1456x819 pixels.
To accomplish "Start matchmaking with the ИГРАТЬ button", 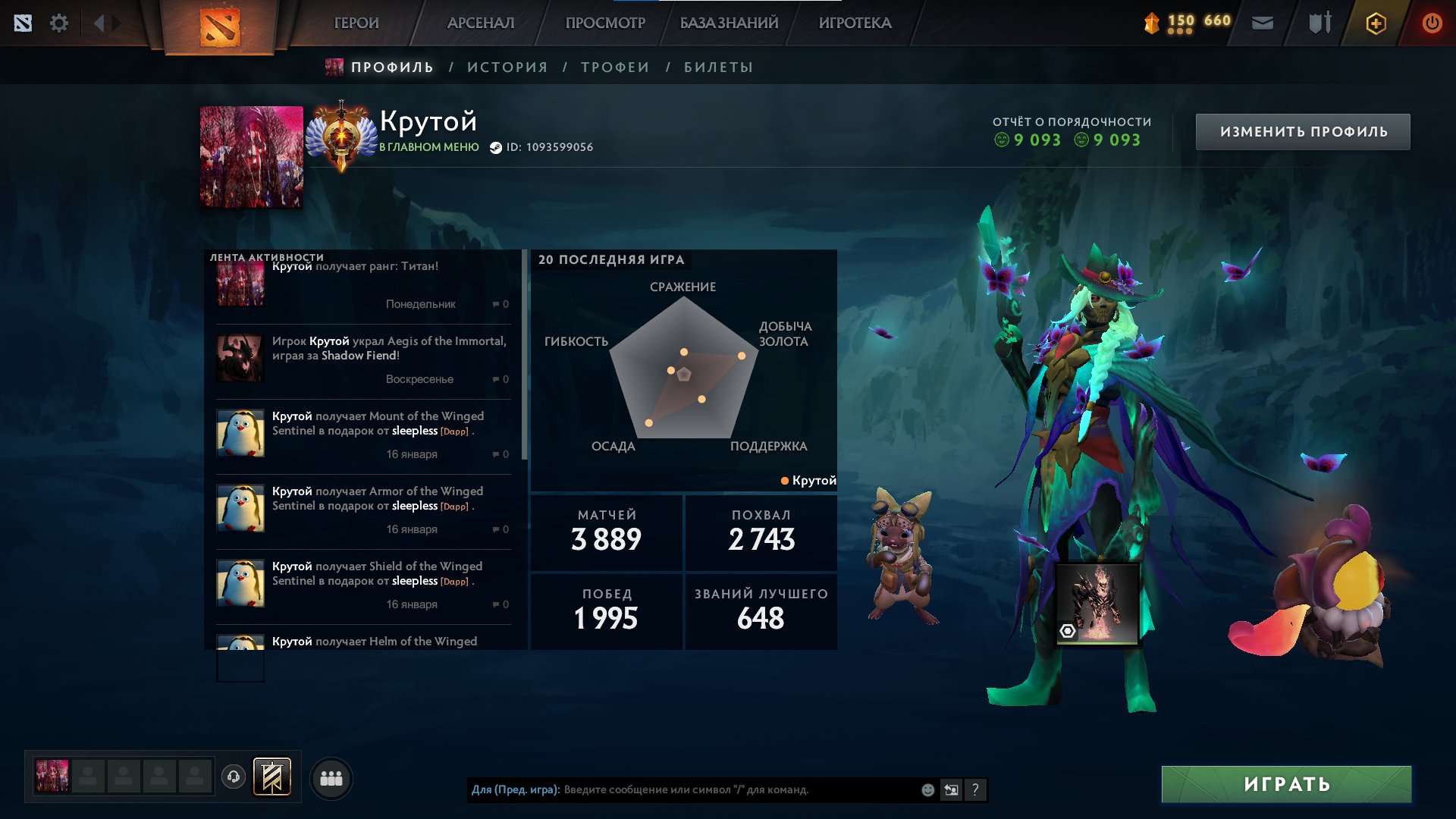I will [1286, 784].
